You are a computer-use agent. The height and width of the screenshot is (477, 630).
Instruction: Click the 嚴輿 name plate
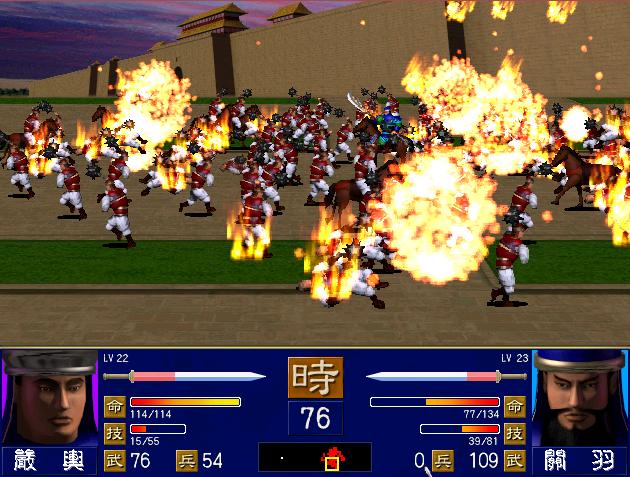pyautogui.click(x=48, y=461)
